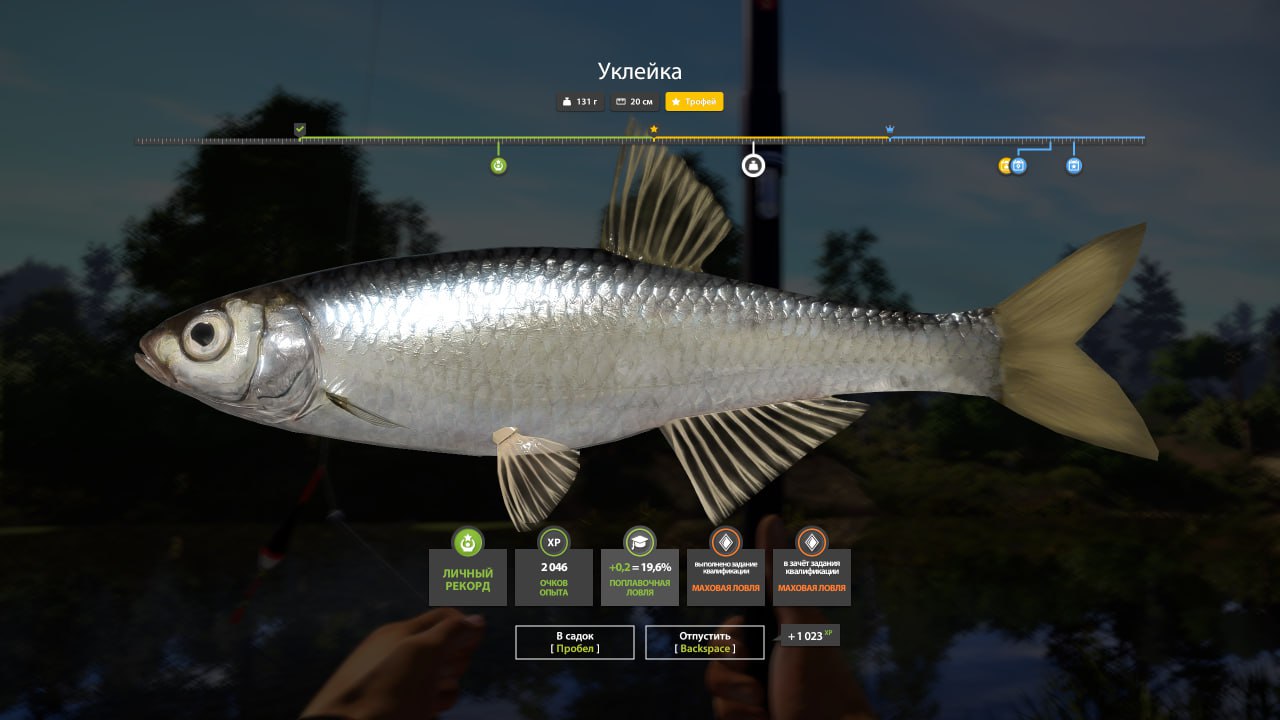
Task: Open the Личный рекорд tile
Action: (x=467, y=577)
